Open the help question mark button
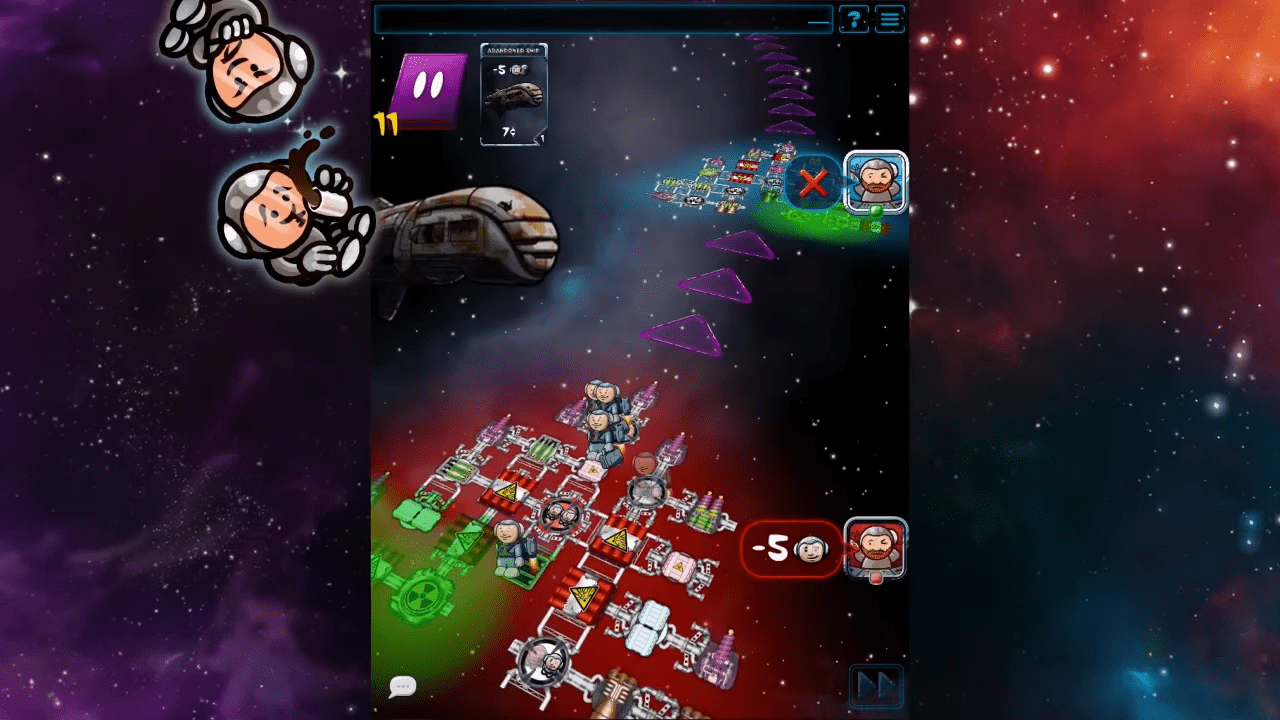 [x=853, y=19]
